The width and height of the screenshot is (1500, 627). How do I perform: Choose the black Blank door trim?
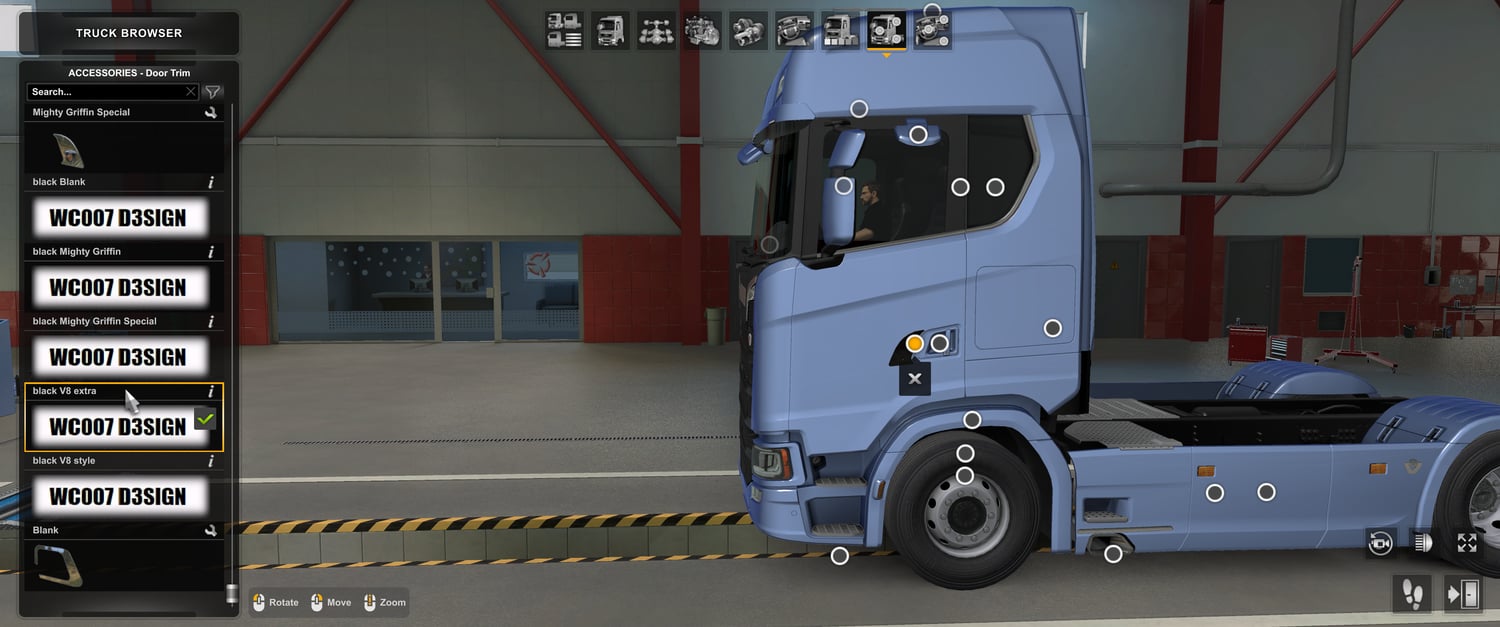tap(118, 218)
